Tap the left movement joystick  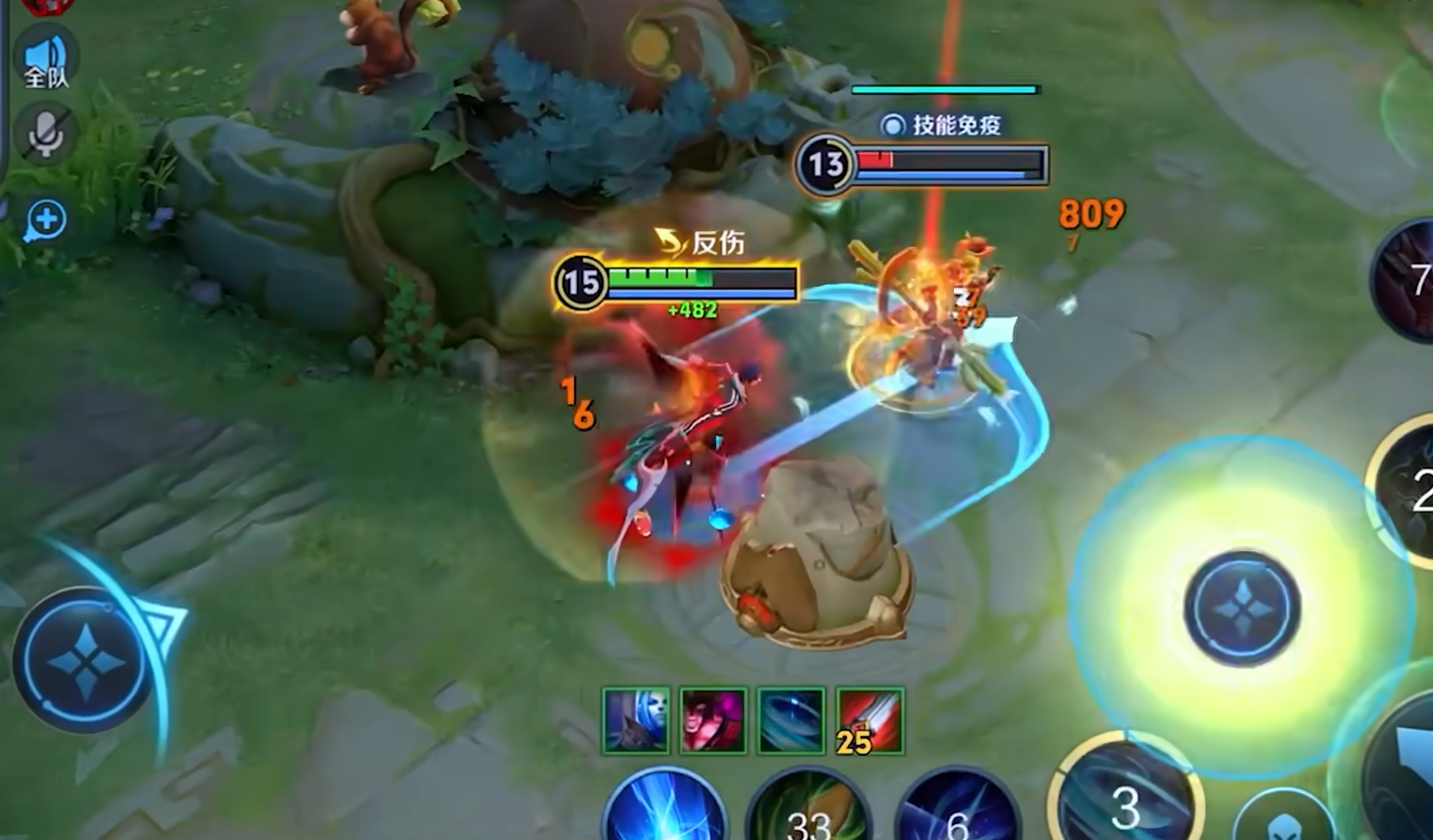pyautogui.click(x=85, y=659)
